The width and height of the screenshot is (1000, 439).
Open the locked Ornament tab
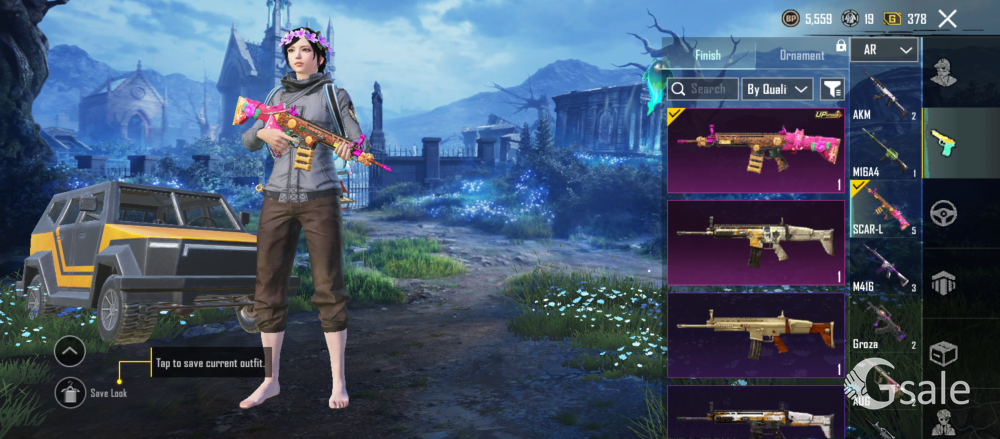pyautogui.click(x=803, y=55)
